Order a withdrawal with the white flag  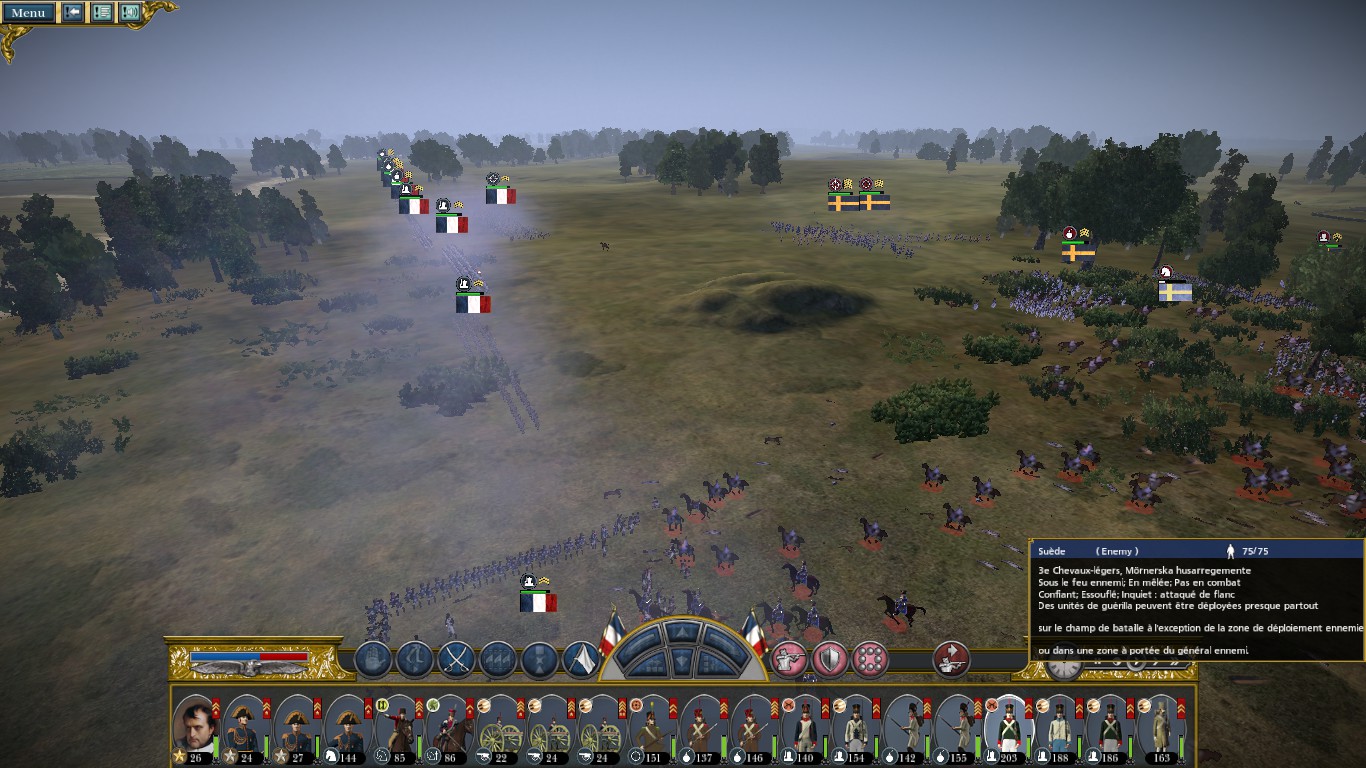(581, 659)
